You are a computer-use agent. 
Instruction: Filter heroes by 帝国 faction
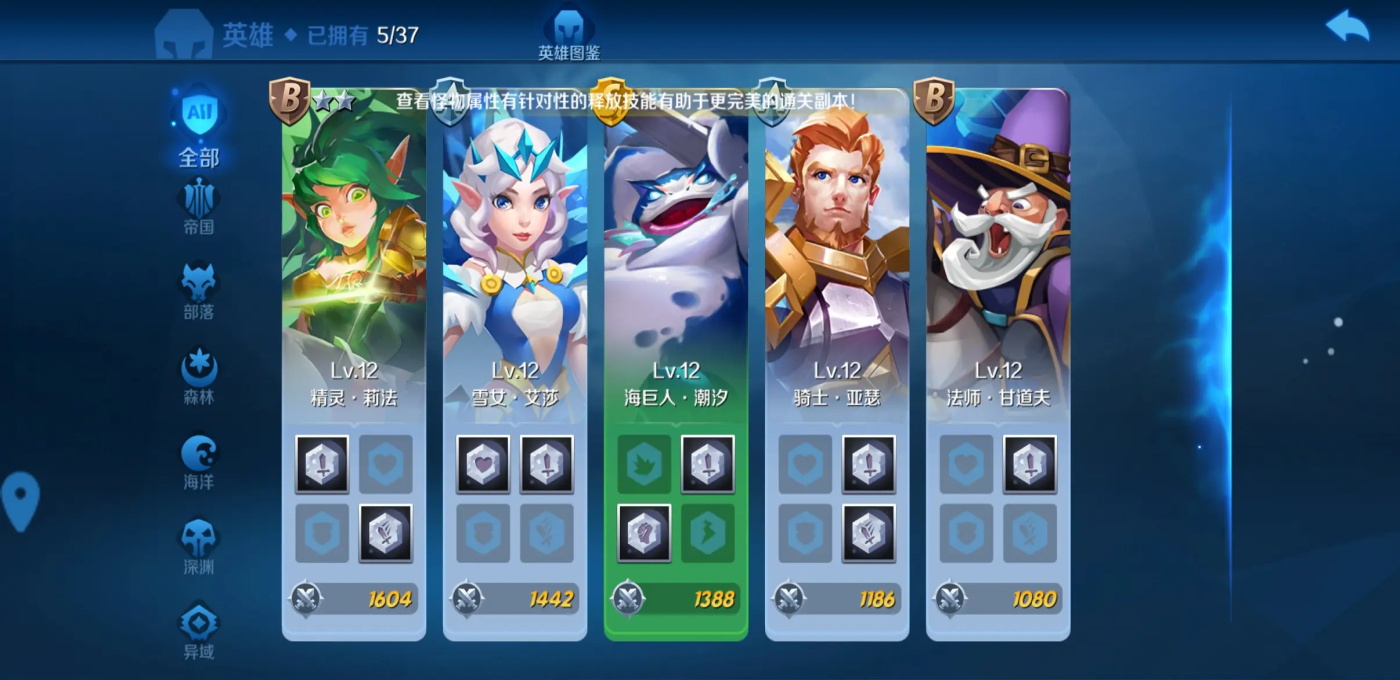[199, 207]
